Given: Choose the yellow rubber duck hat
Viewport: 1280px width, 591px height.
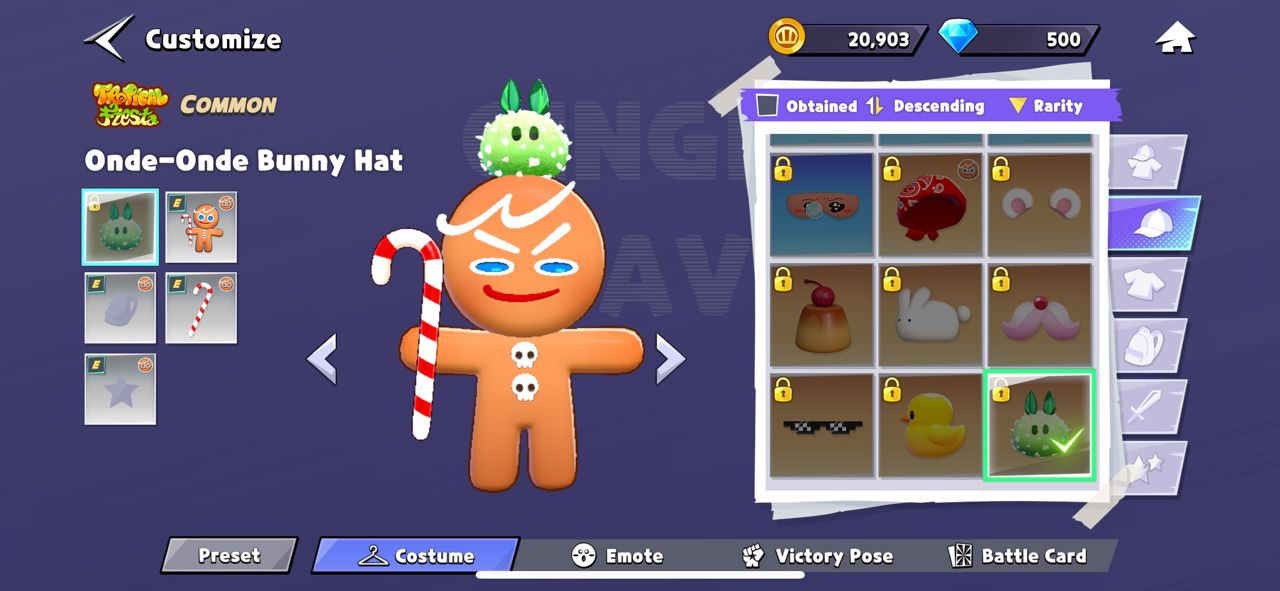Looking at the screenshot, I should click(929, 424).
